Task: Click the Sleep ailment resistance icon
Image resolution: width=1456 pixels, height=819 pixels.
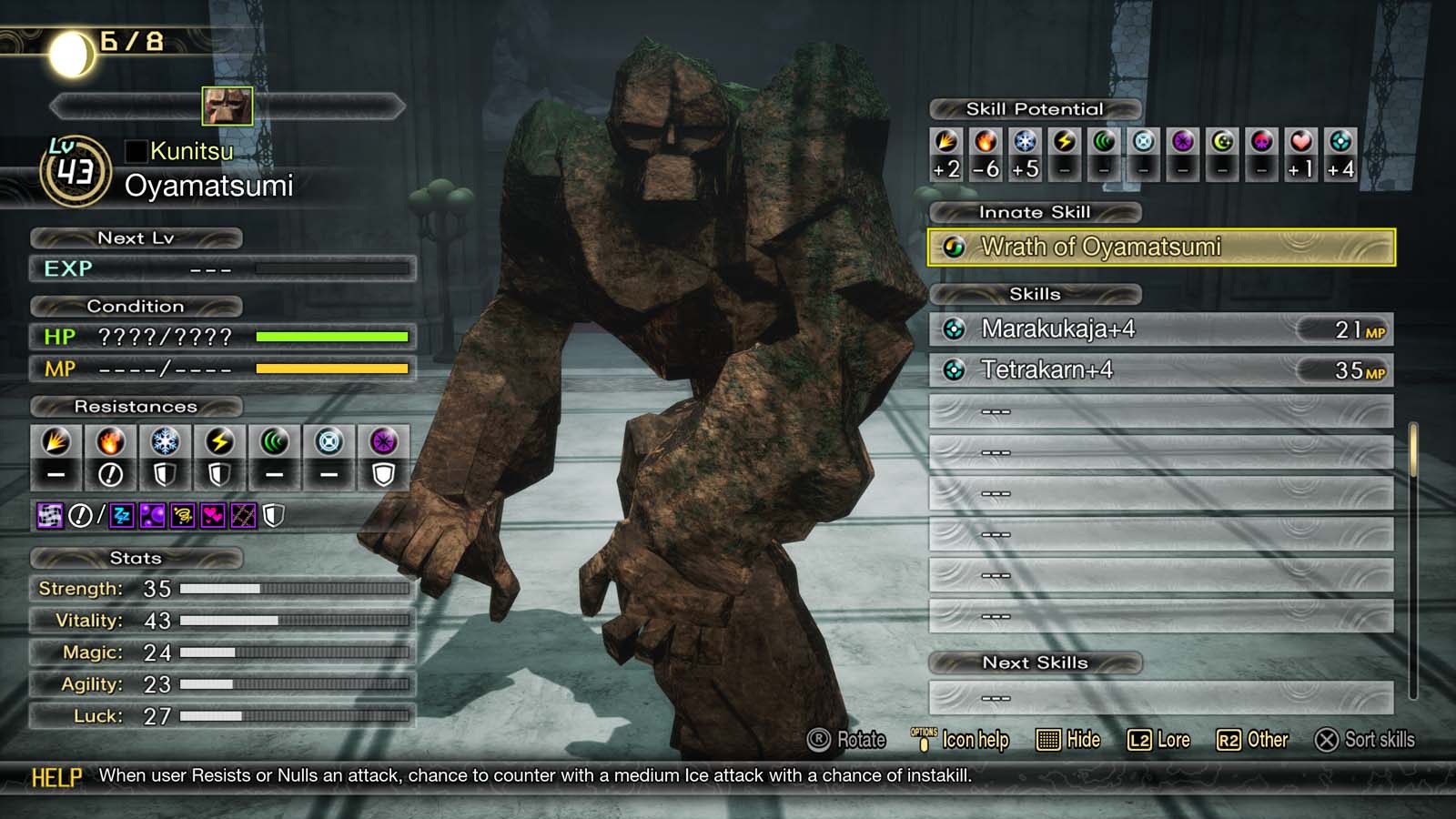Action: (x=122, y=516)
